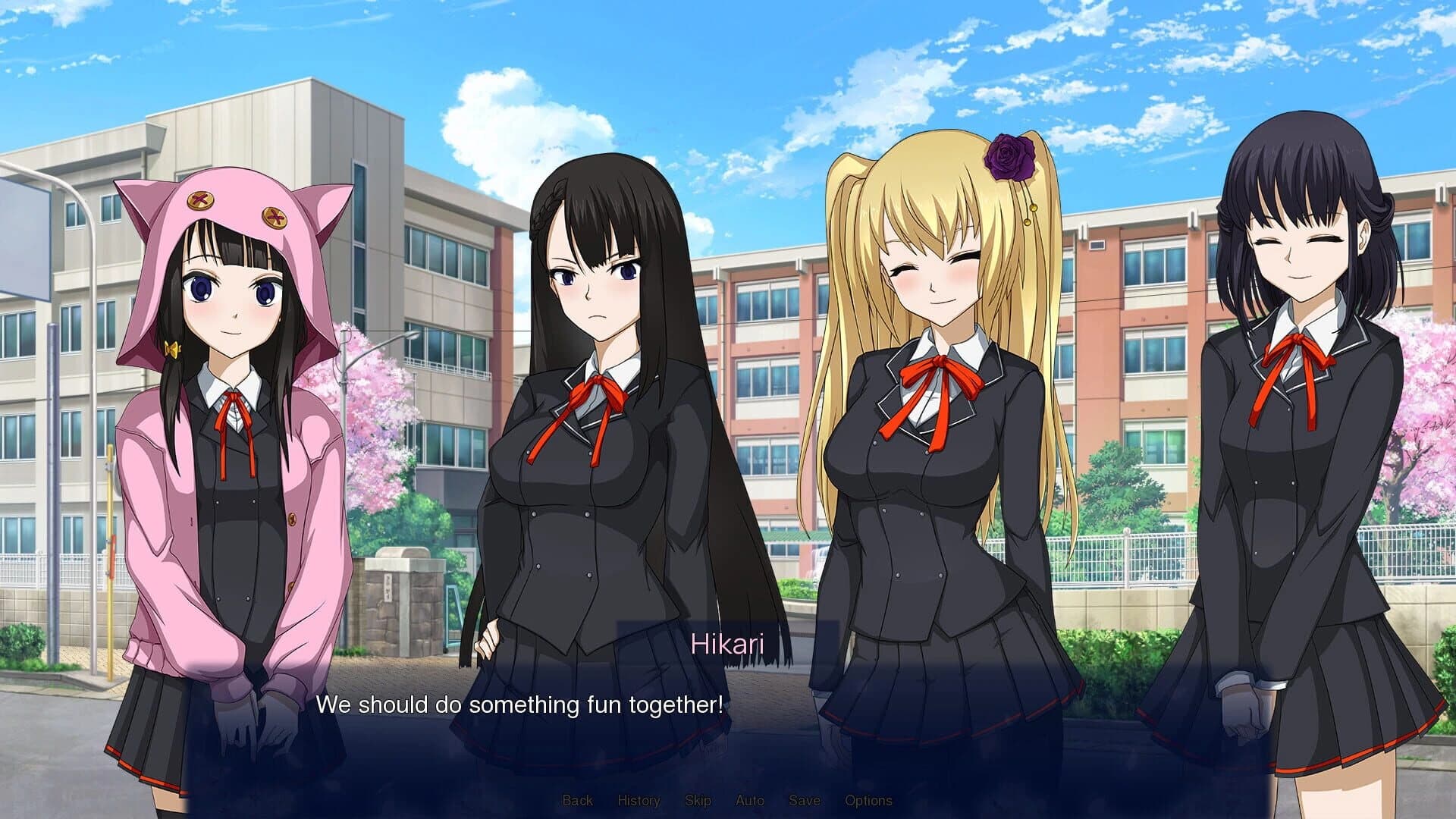Viewport: 1456px width, 819px height.
Task: Open the Save screen
Action: coord(805,800)
